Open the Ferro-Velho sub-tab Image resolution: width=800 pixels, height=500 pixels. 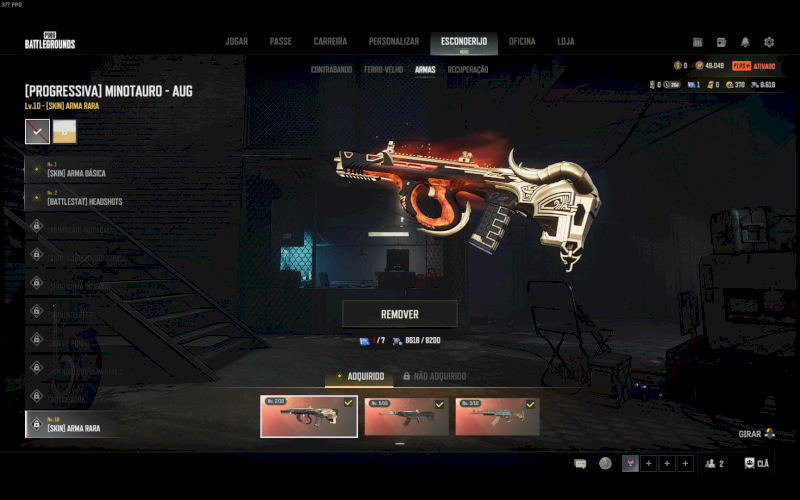pyautogui.click(x=385, y=70)
